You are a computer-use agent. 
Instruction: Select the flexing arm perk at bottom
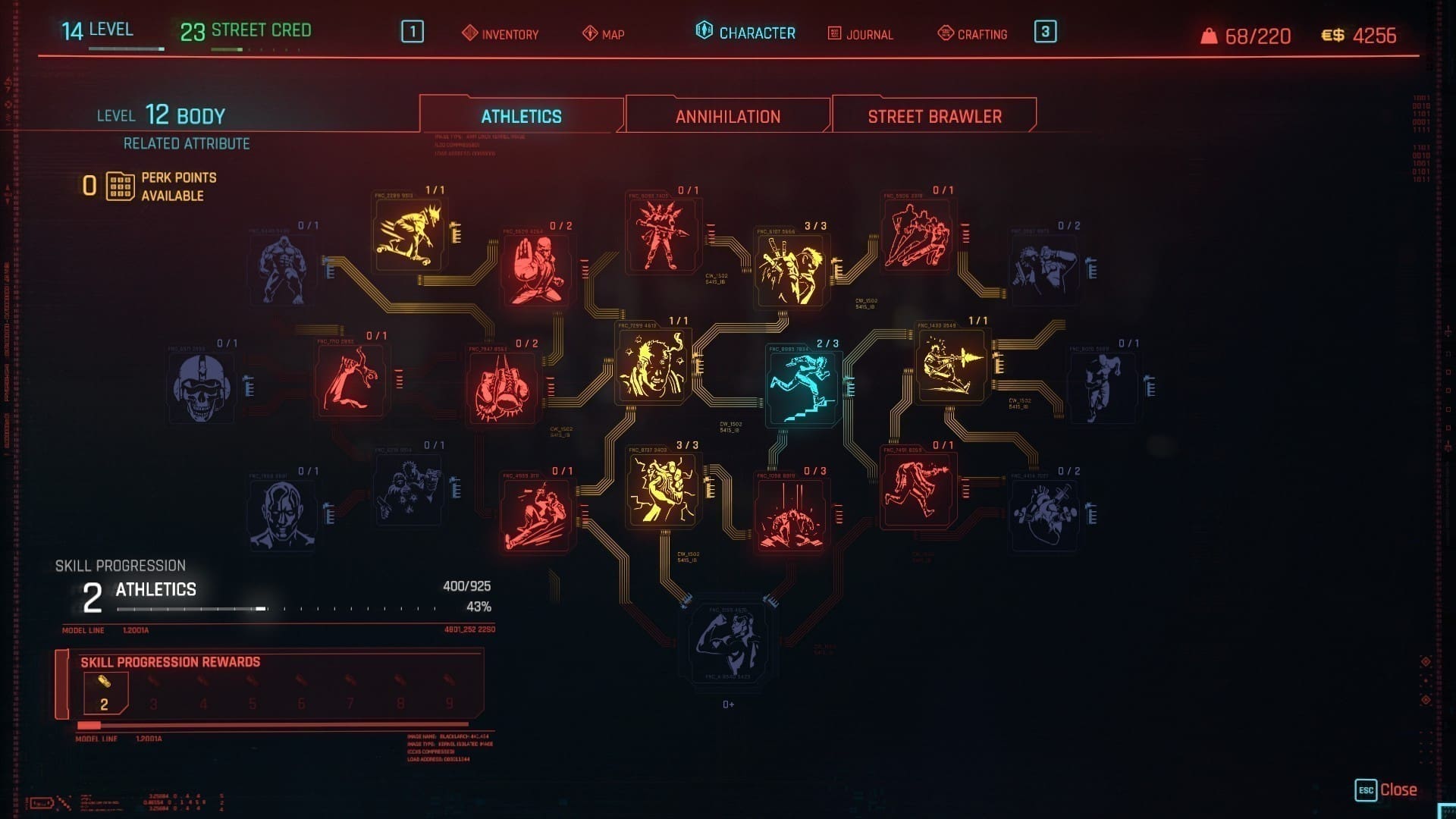pyautogui.click(x=728, y=645)
